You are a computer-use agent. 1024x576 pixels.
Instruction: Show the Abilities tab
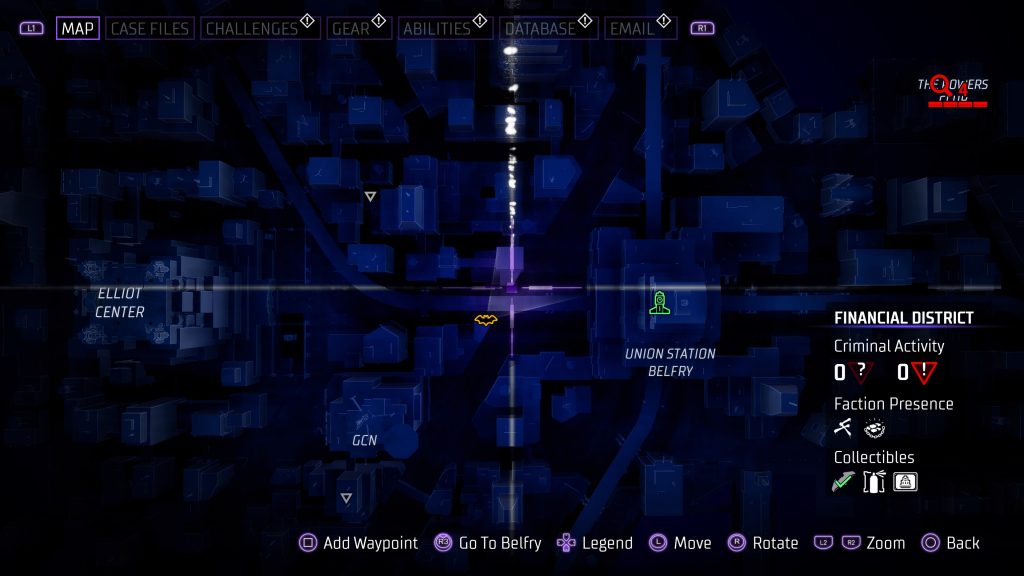point(436,28)
